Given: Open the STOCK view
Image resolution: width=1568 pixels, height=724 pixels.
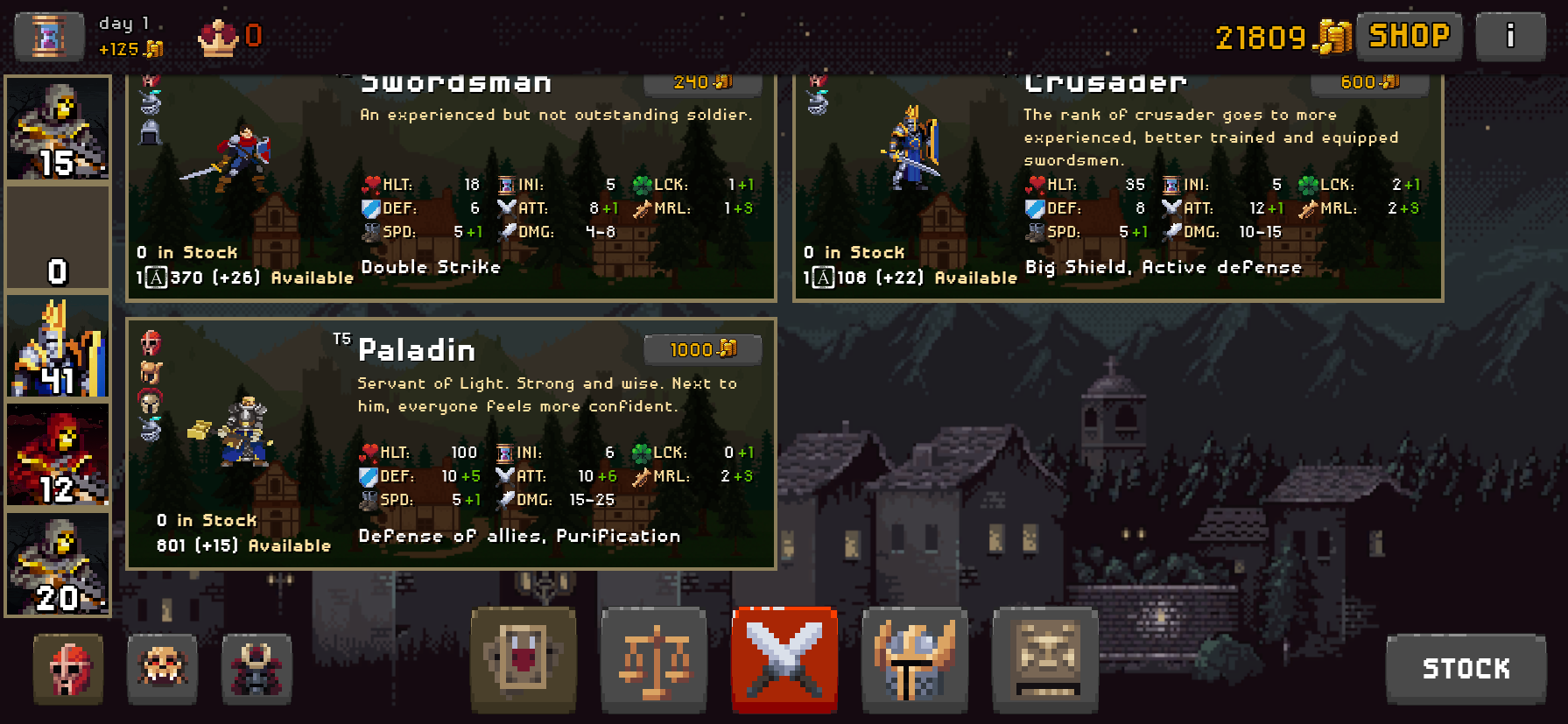Looking at the screenshot, I should 1466,669.
